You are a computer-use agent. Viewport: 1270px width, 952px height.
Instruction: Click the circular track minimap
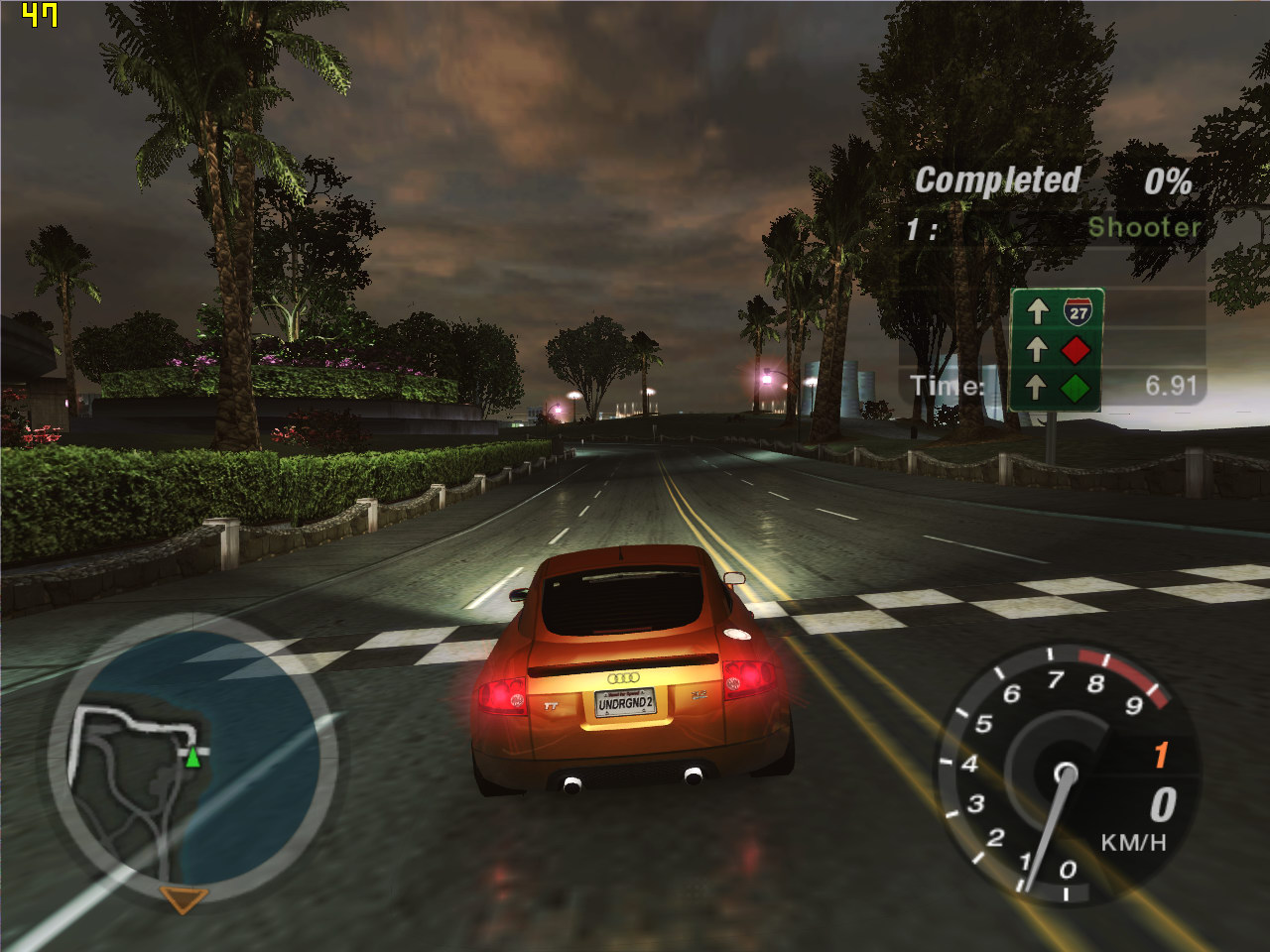[x=193, y=759]
